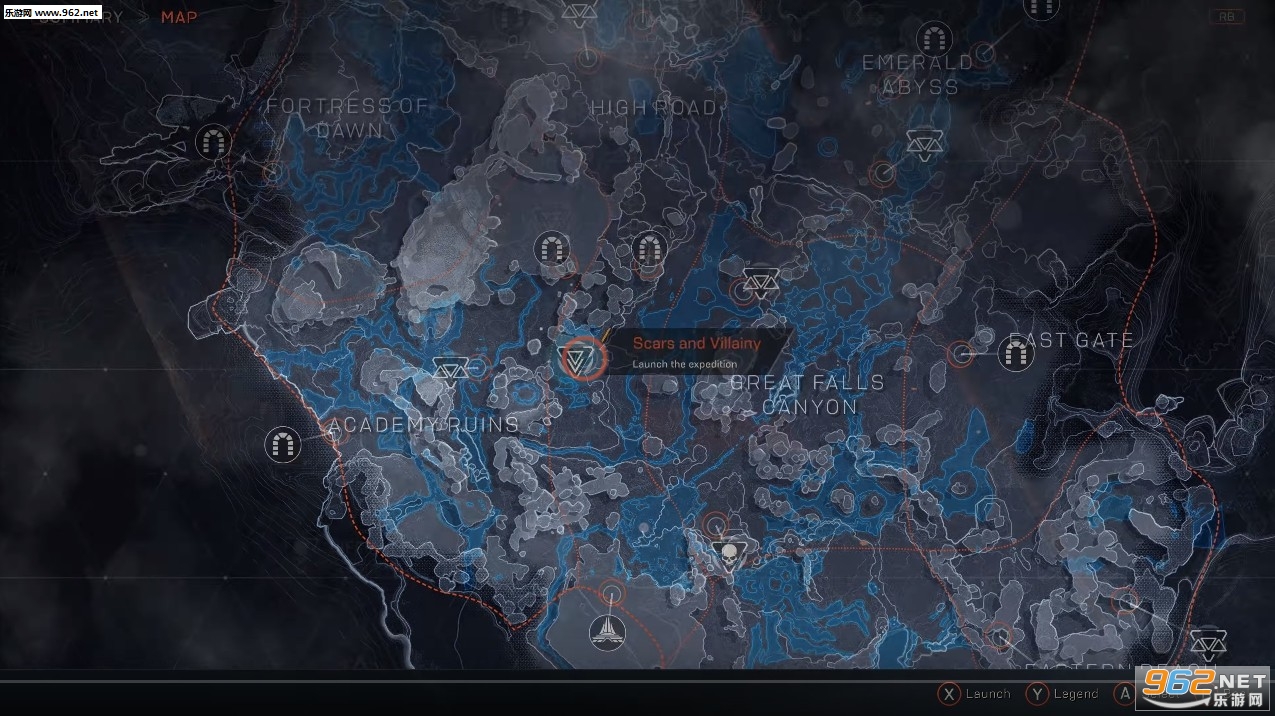Click the triangle marker below Emerald Abyss
This screenshot has height=716, width=1275.
coord(922,145)
